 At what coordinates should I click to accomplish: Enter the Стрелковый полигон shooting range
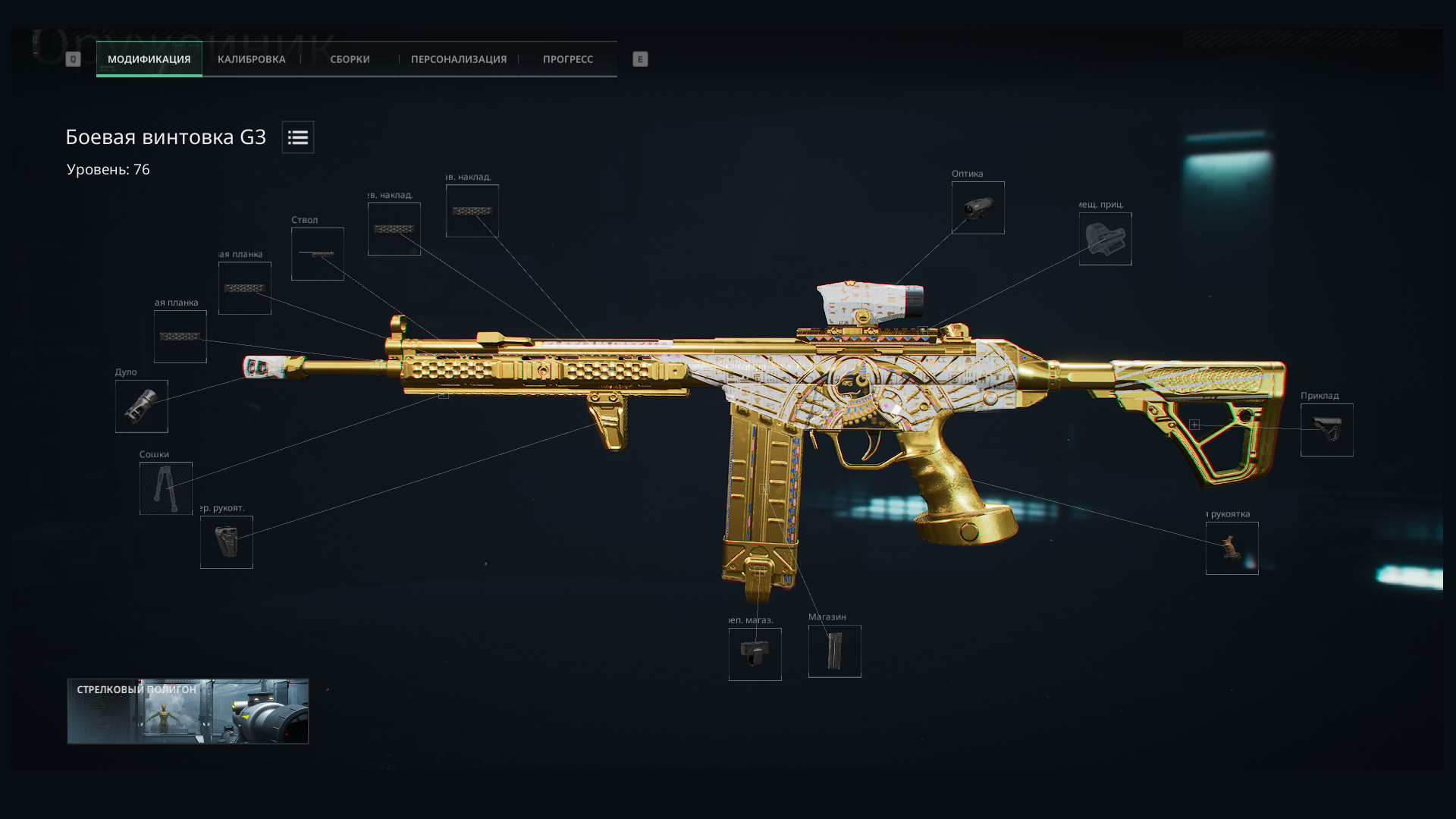[188, 711]
